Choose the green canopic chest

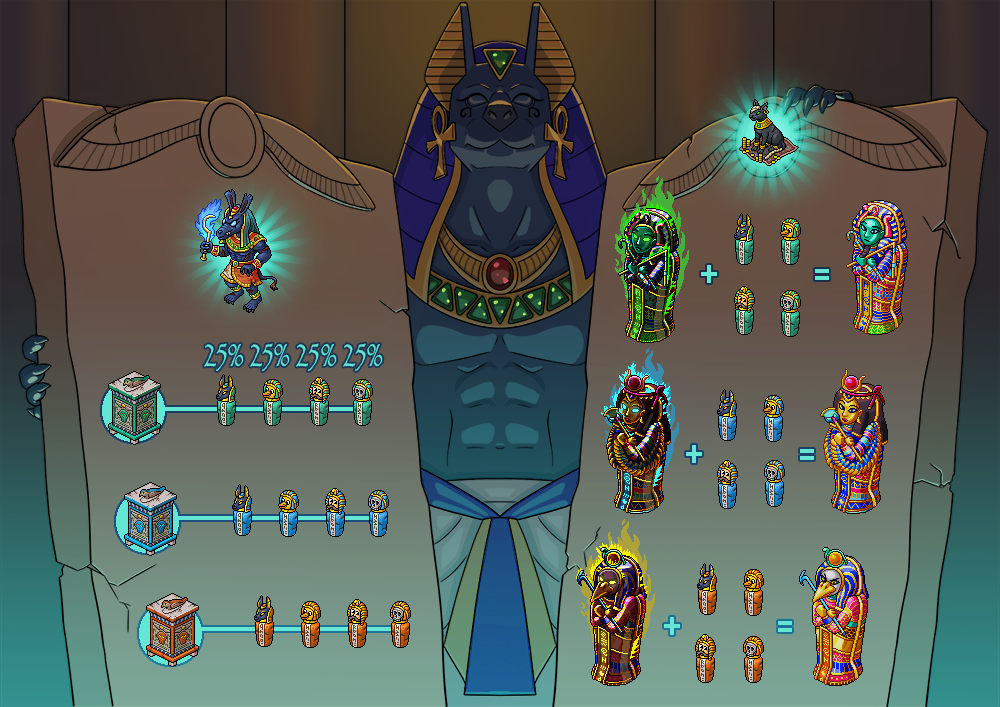pyautogui.click(x=133, y=408)
